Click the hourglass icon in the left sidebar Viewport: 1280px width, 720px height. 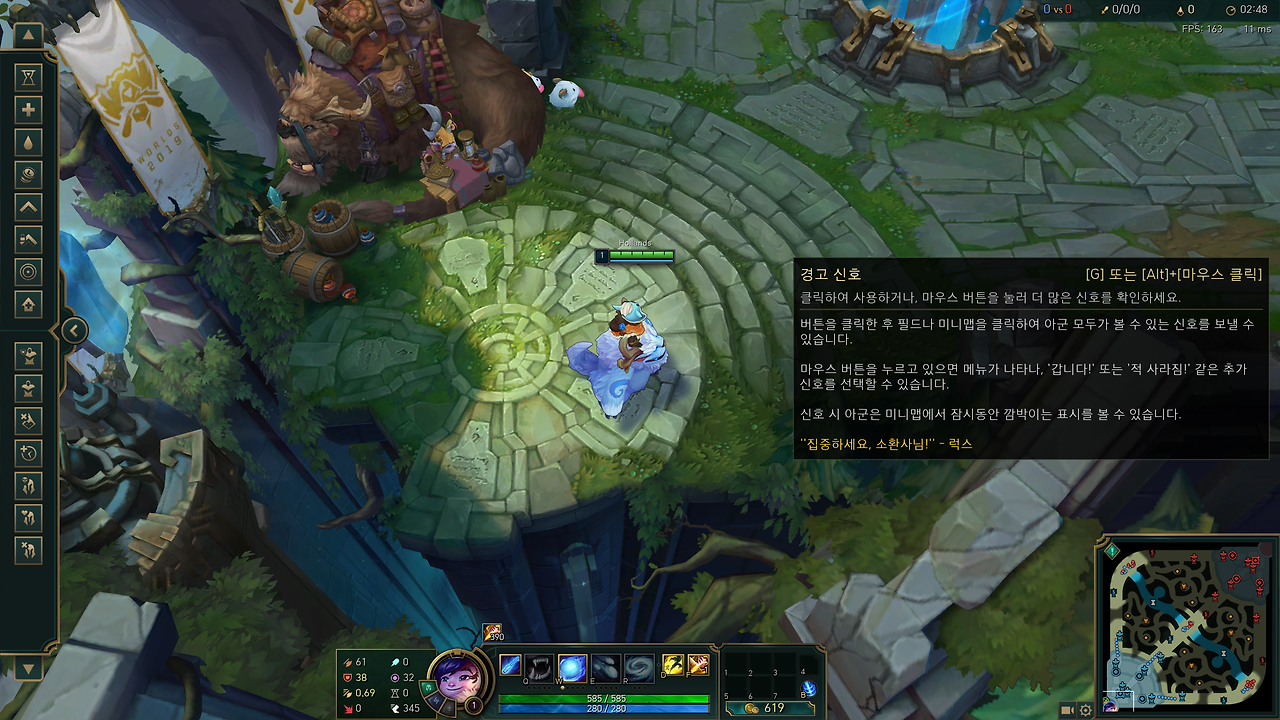click(x=28, y=78)
